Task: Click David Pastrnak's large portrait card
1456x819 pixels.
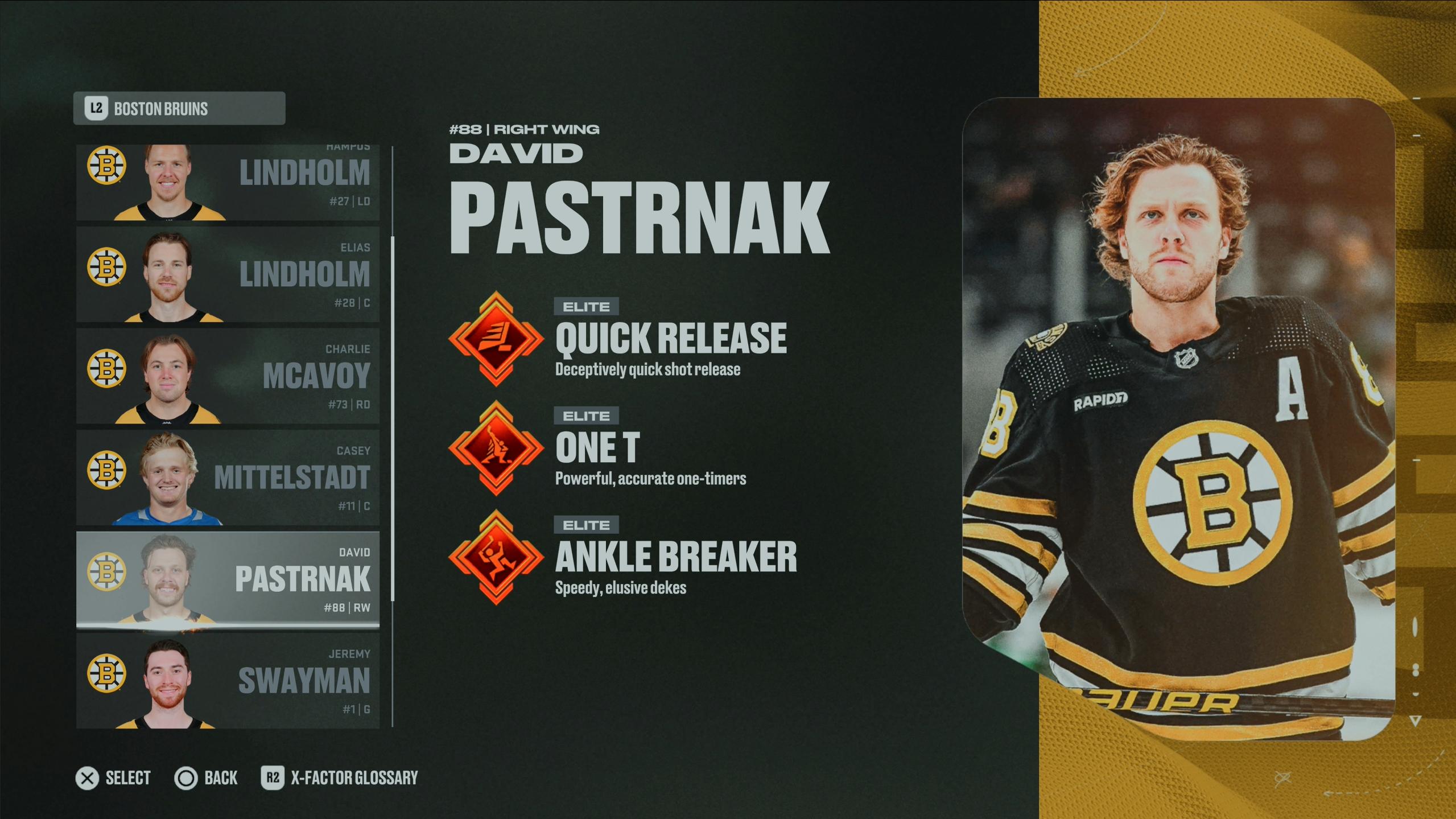Action: 1178,418
